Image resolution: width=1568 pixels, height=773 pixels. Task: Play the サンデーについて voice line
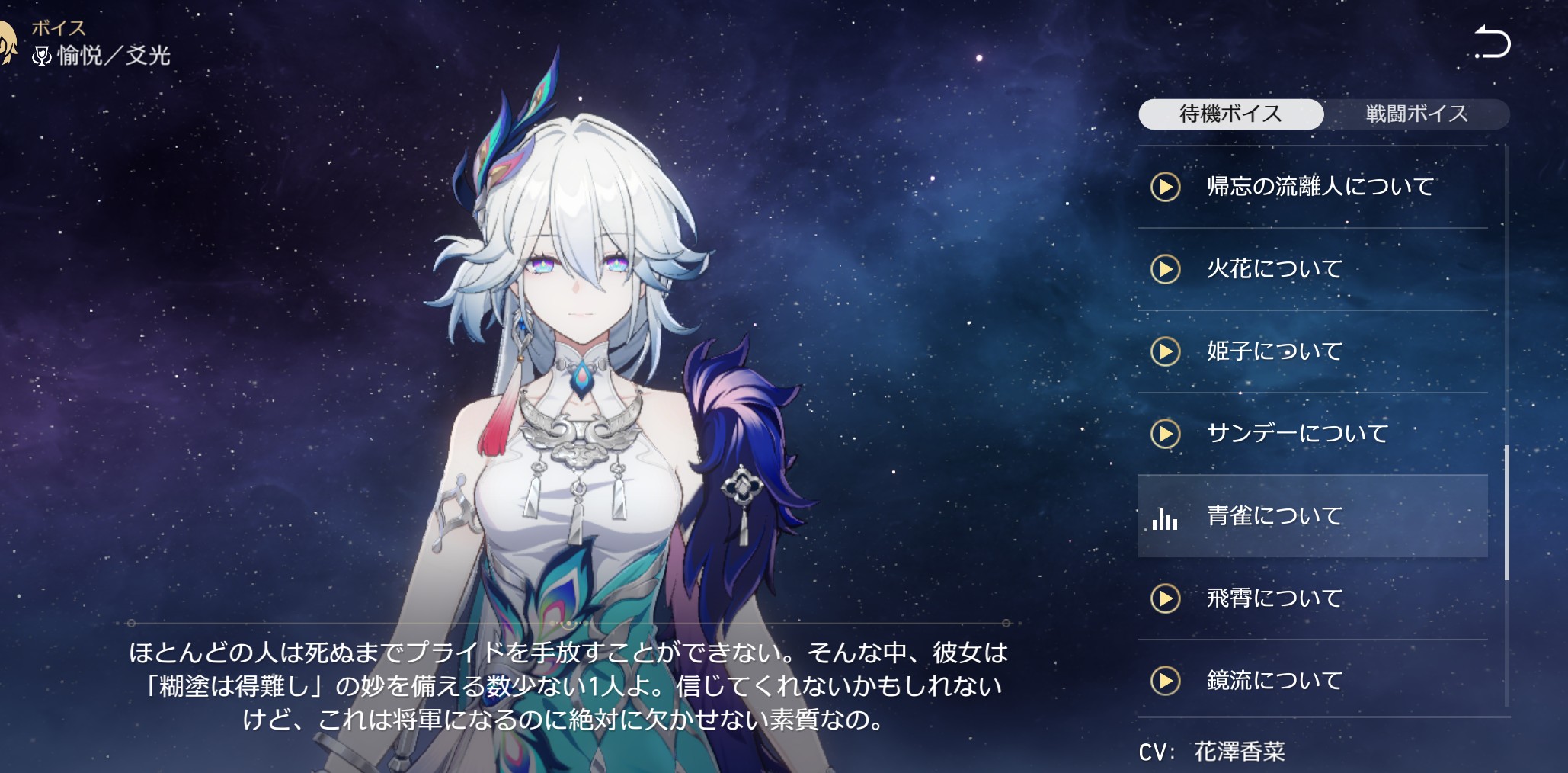click(x=1166, y=434)
